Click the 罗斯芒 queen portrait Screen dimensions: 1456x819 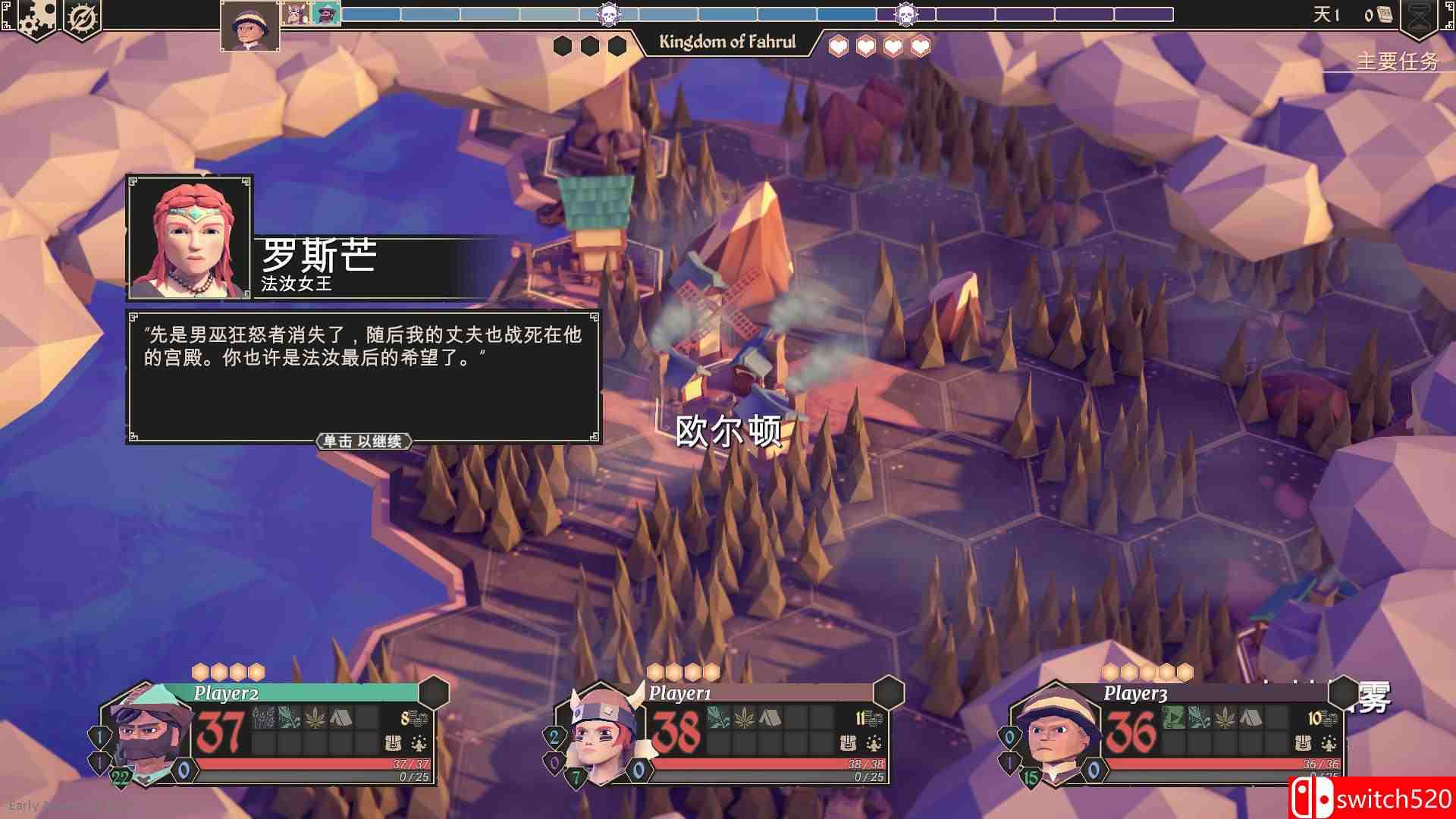190,239
